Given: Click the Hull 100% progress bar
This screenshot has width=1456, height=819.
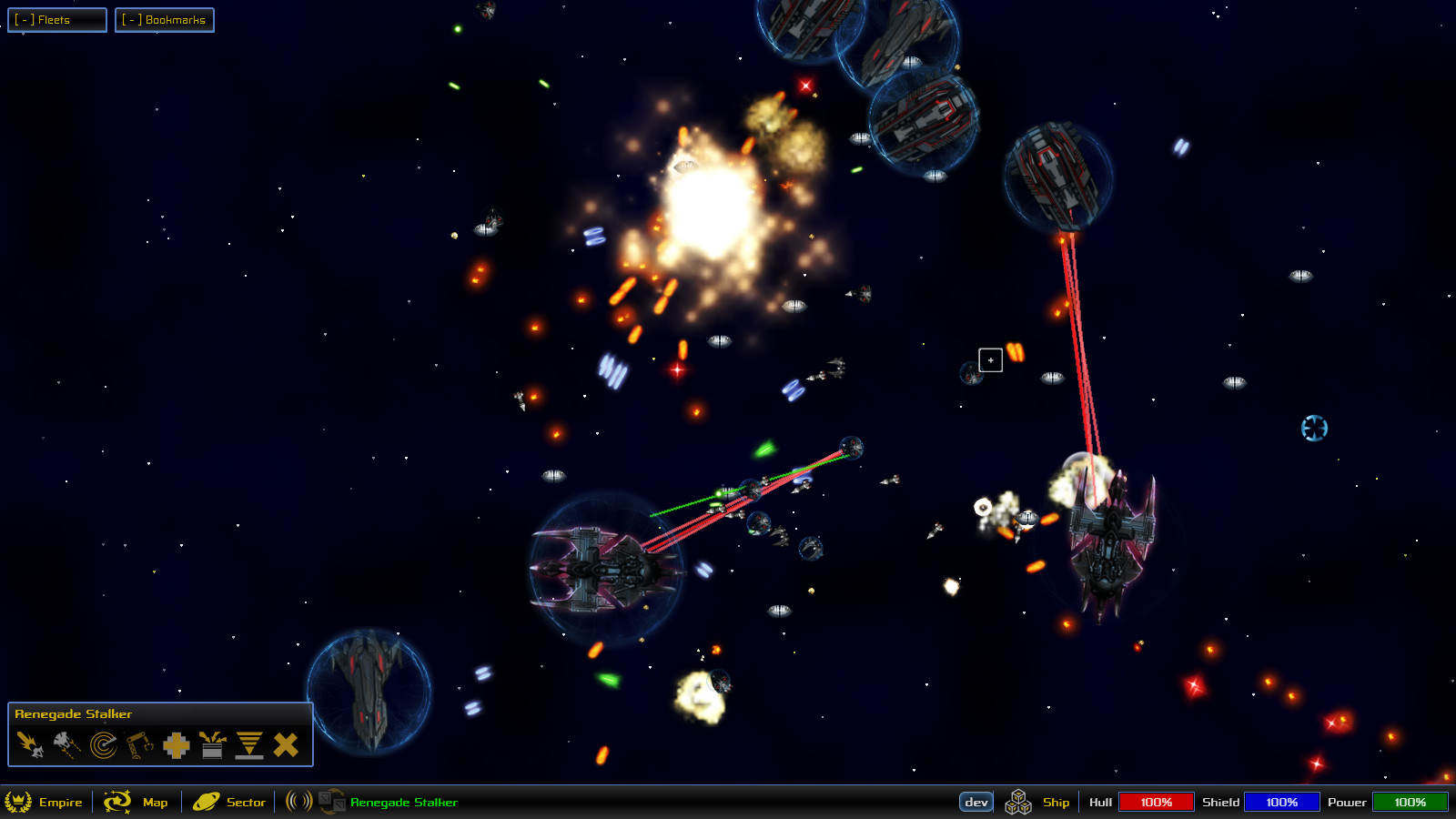Looking at the screenshot, I should tap(1158, 802).
